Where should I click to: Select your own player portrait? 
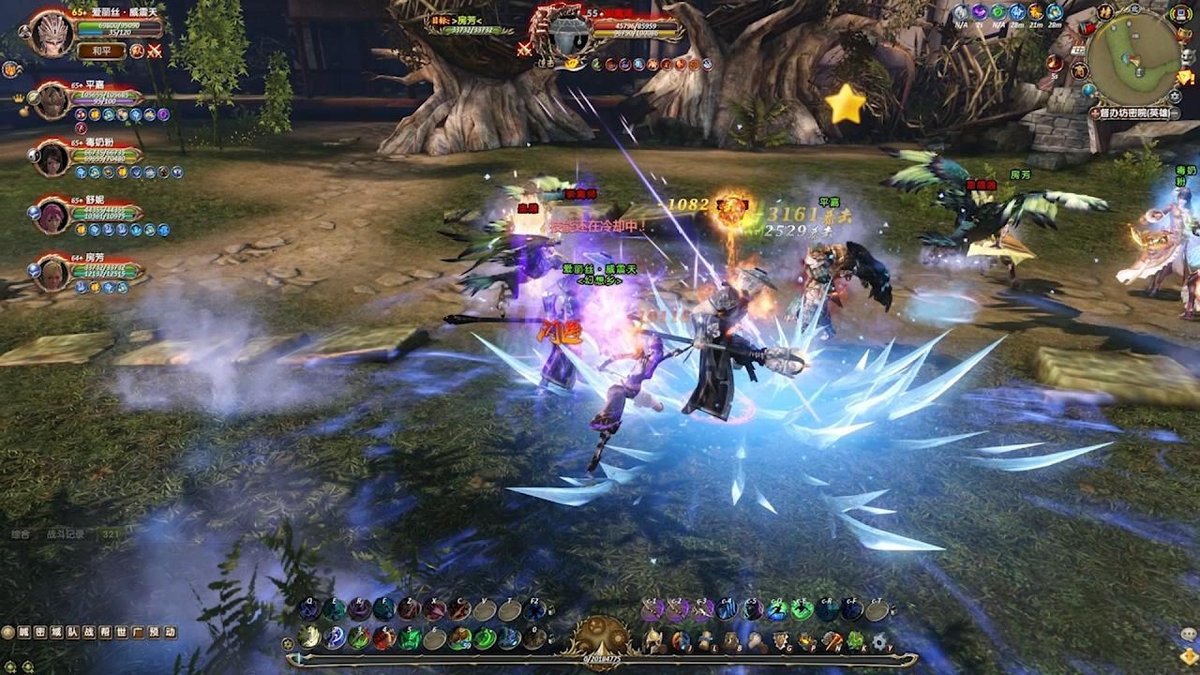tap(52, 34)
